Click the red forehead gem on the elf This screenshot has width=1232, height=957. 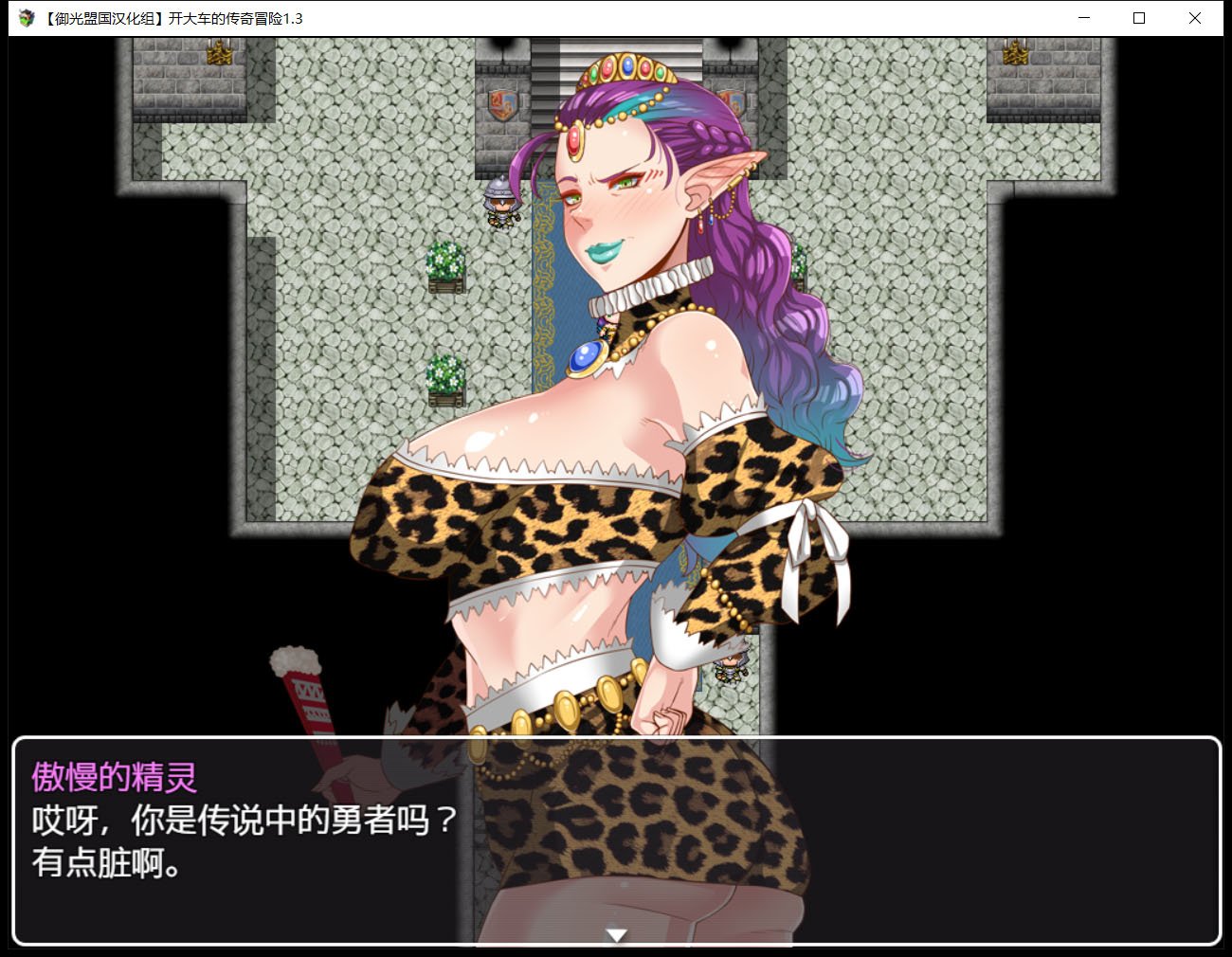574,138
